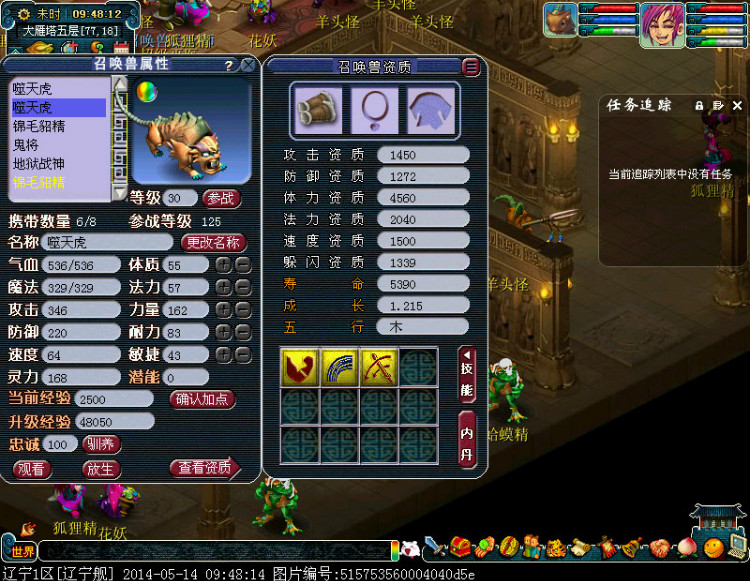Click the 观看 view button
750x581 pixels.
[31, 468]
